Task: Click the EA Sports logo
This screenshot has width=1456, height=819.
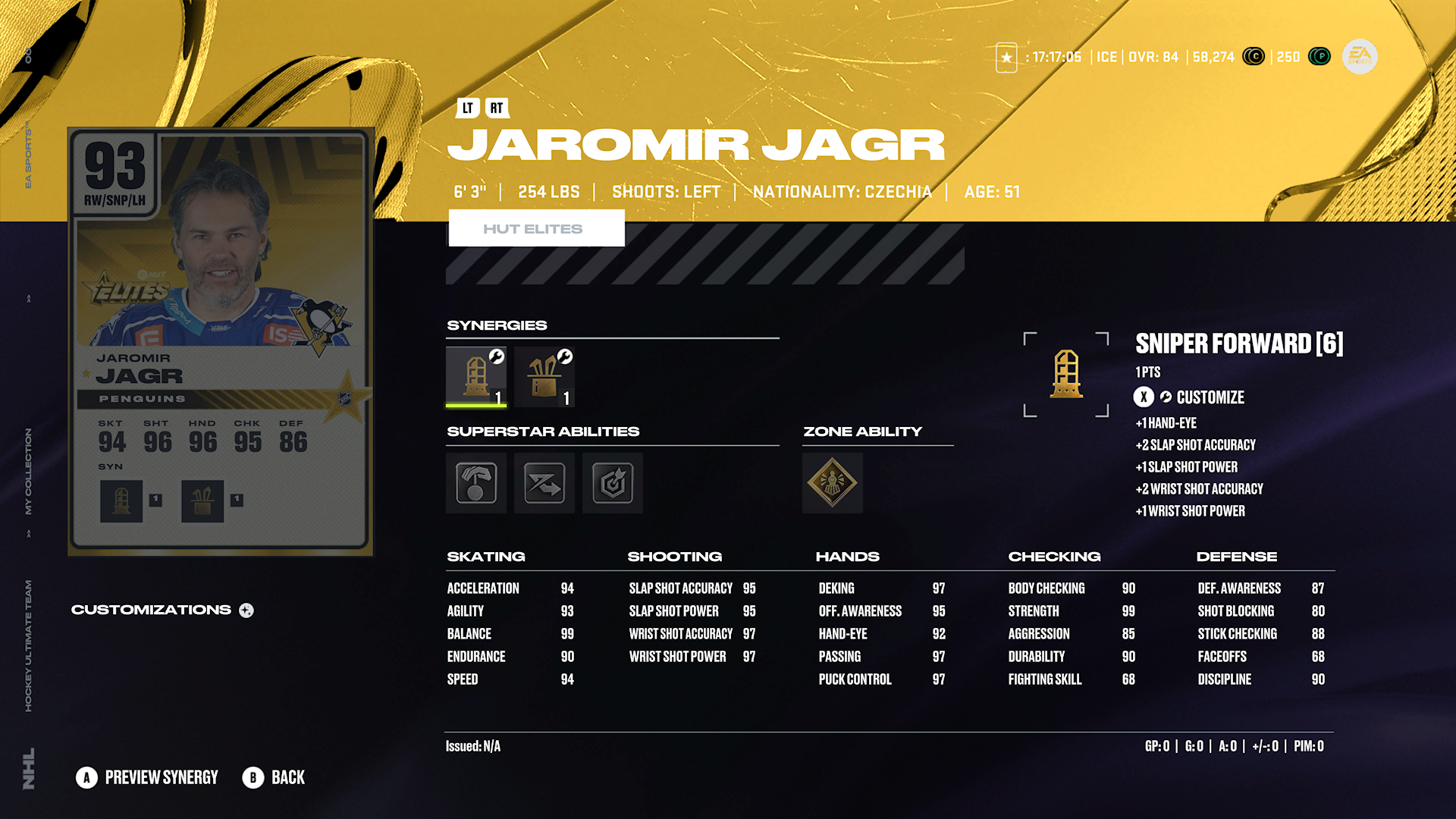Action: pyautogui.click(x=1359, y=57)
